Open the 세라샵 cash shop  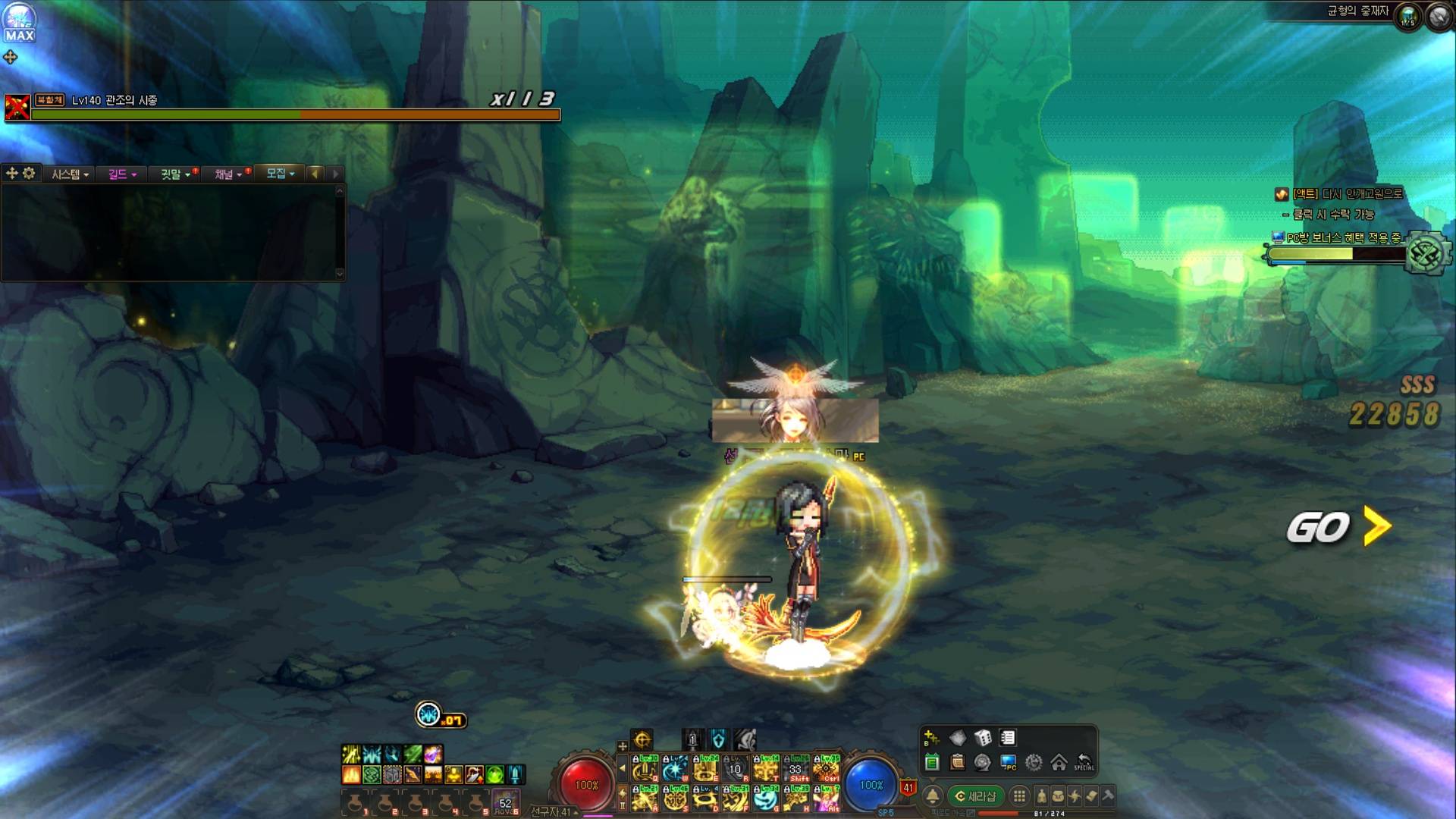pos(975,796)
